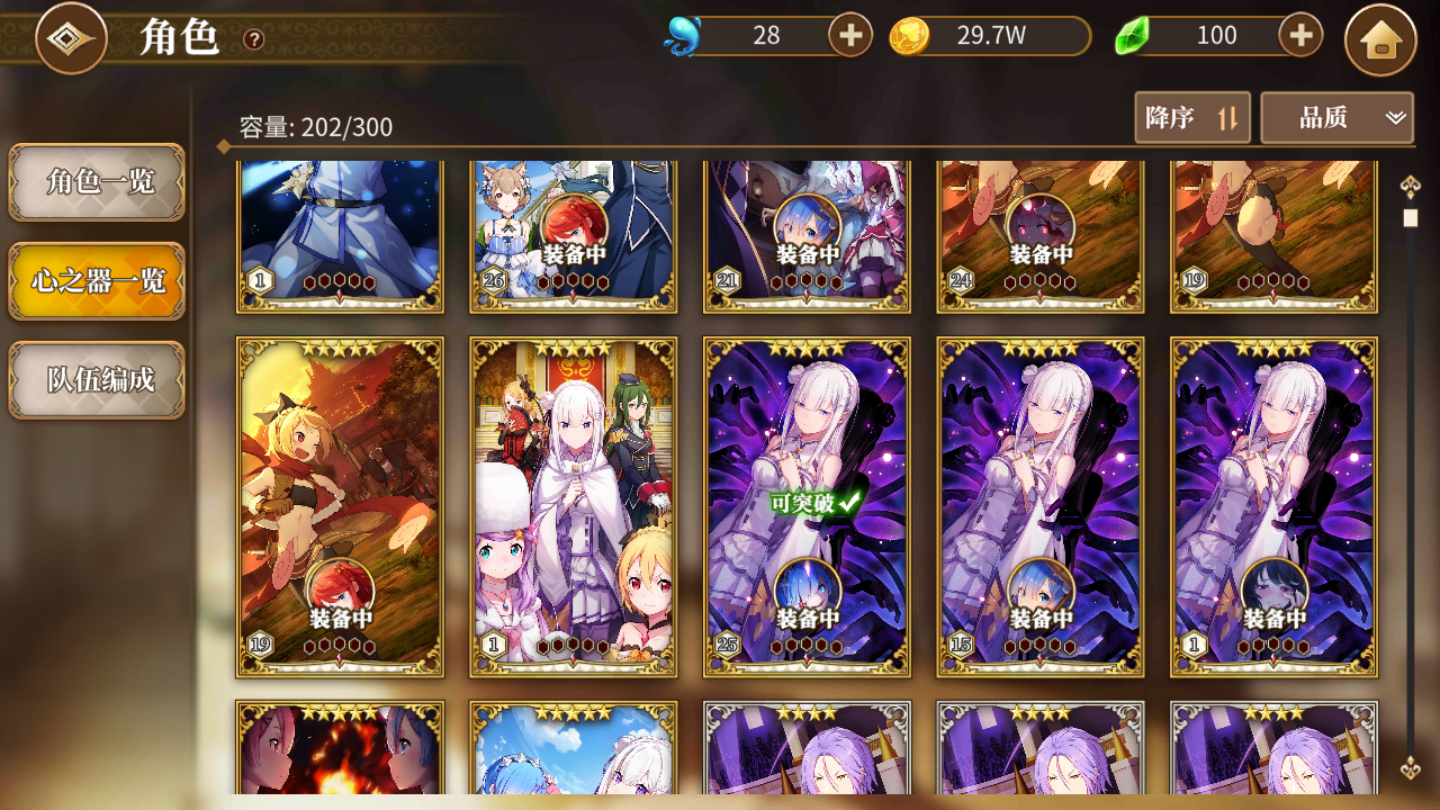Click the blue water-drop currency icon

tap(682, 34)
